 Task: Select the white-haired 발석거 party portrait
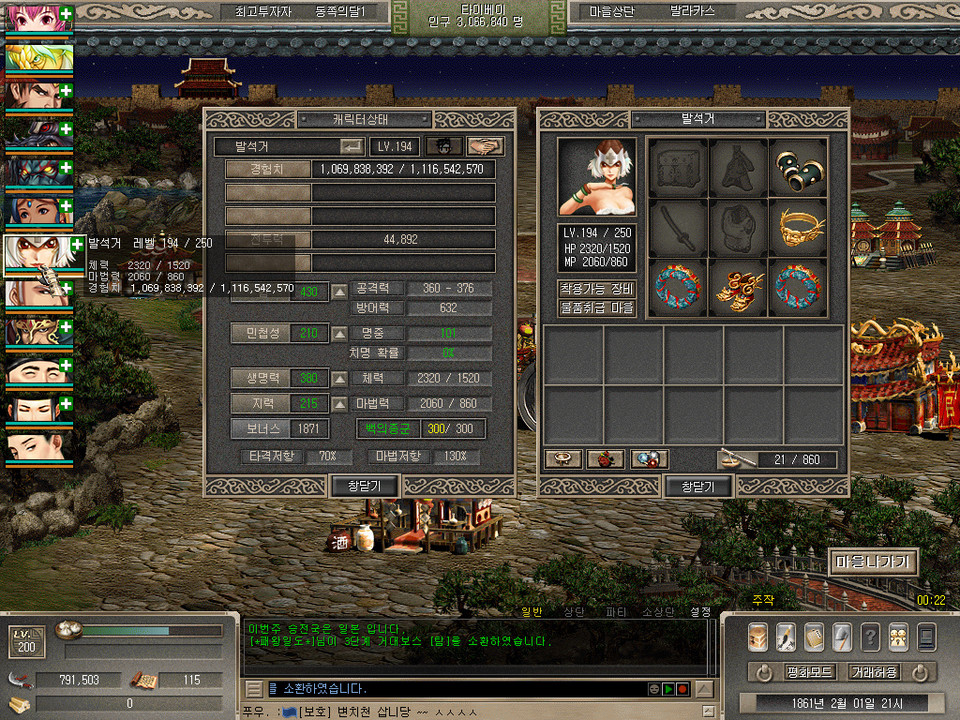point(37,254)
